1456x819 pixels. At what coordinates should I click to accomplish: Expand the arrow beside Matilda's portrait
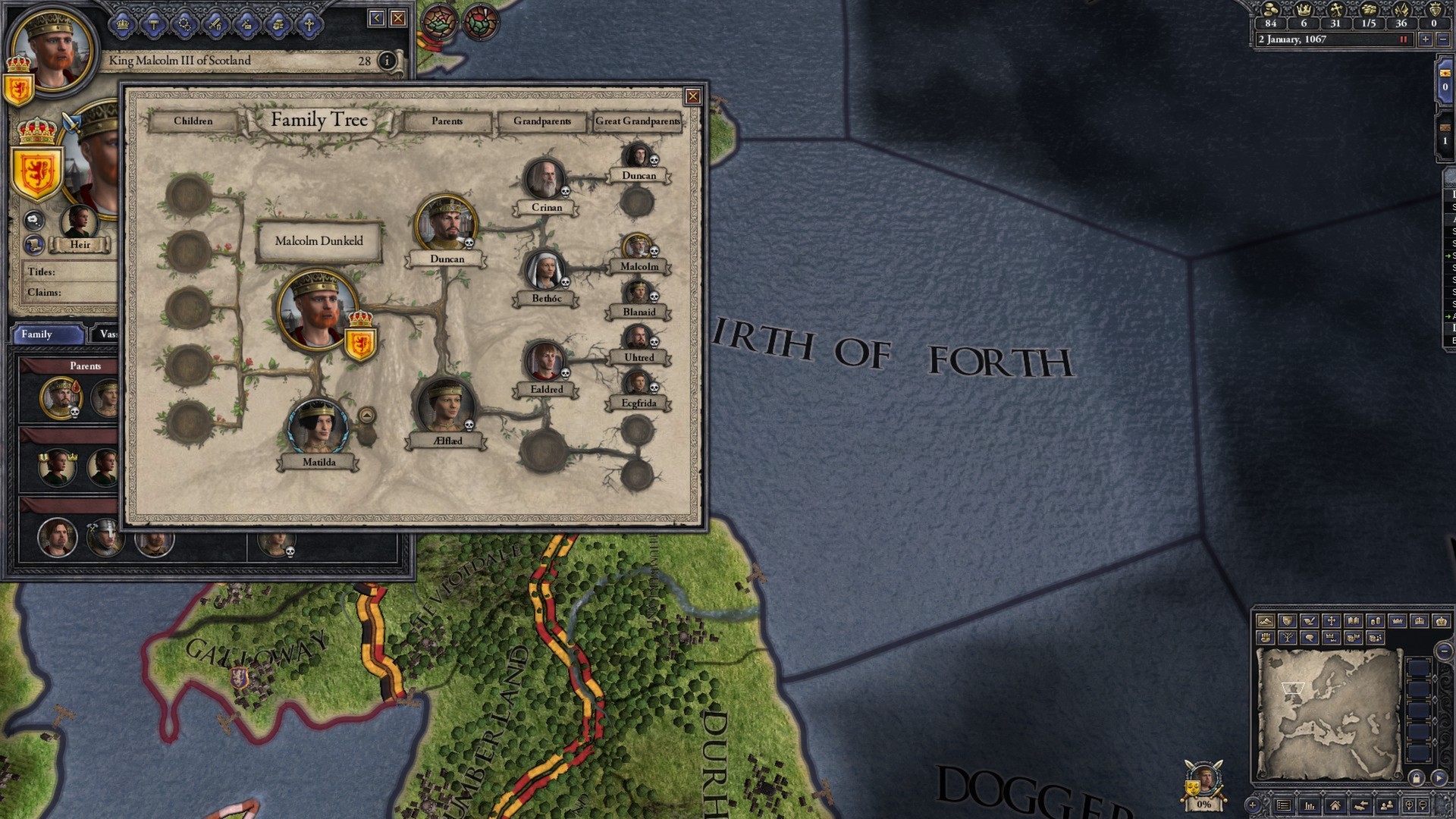[367, 416]
